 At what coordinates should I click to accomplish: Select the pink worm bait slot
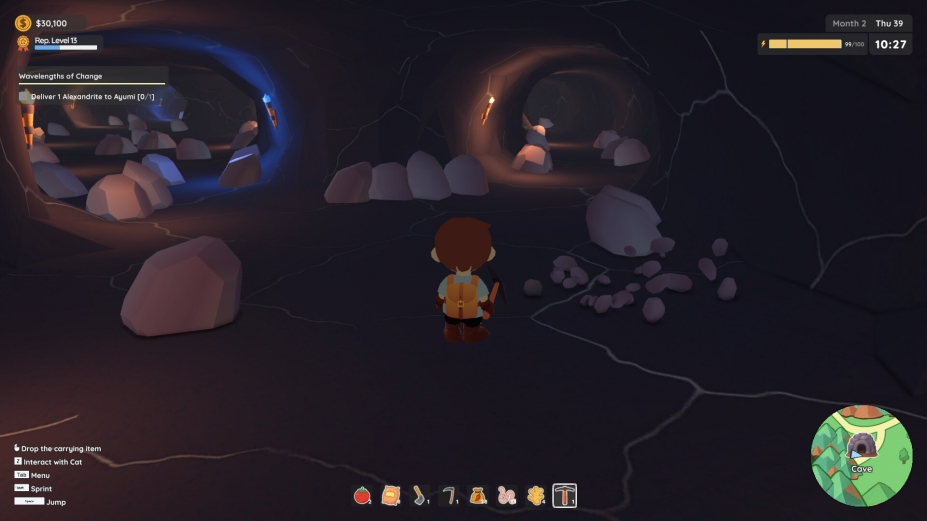507,495
